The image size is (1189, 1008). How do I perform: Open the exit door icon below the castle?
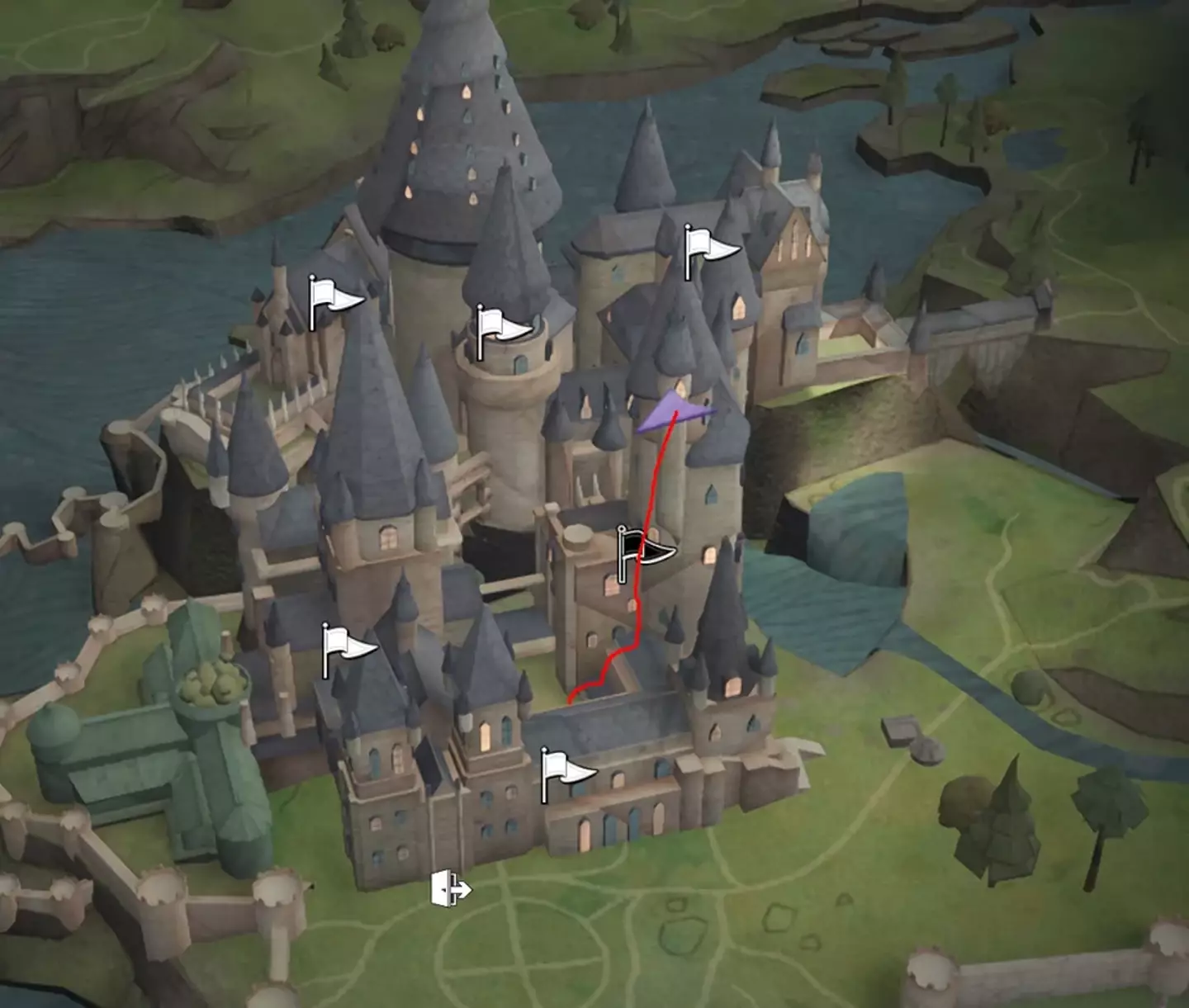tap(450, 888)
